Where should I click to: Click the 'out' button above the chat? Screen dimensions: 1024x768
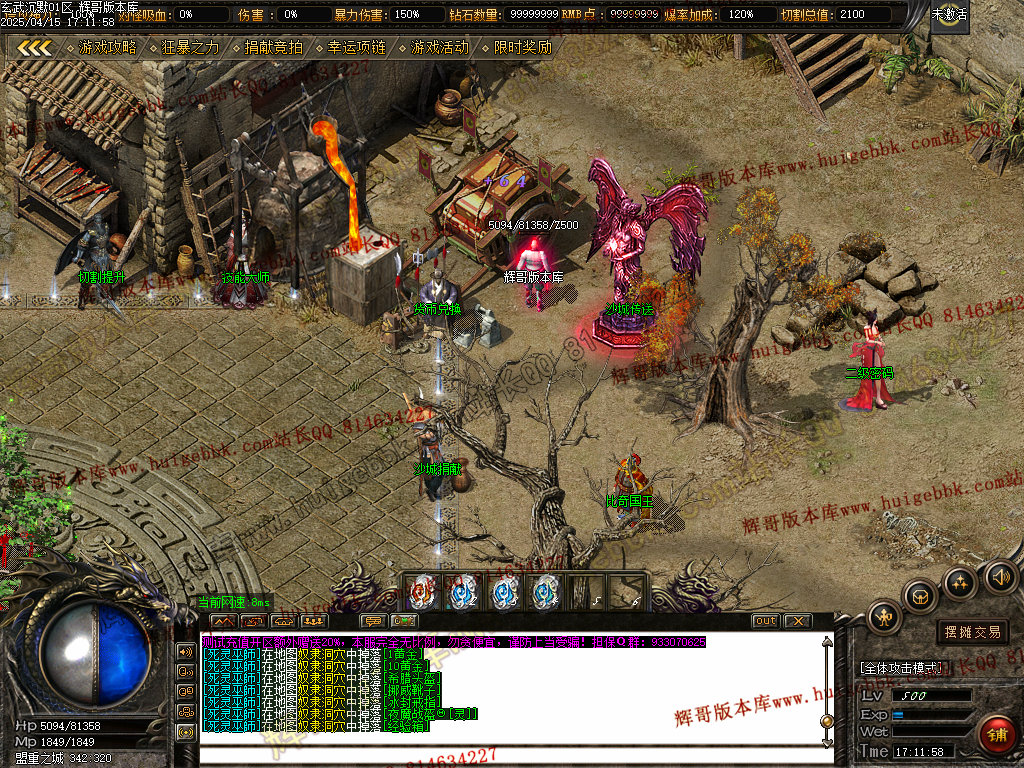tap(765, 621)
